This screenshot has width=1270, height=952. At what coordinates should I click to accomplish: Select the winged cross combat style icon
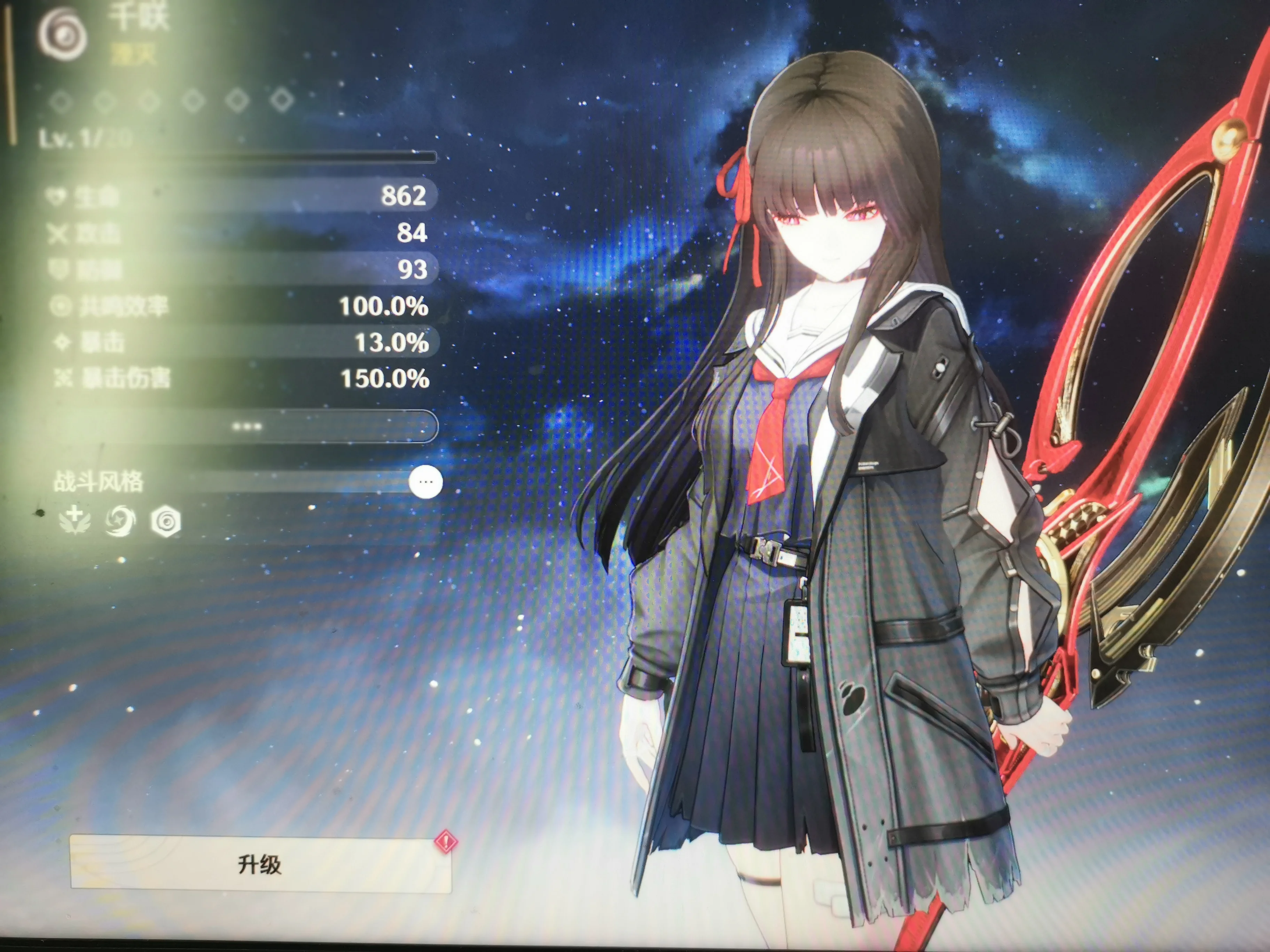pos(75,520)
